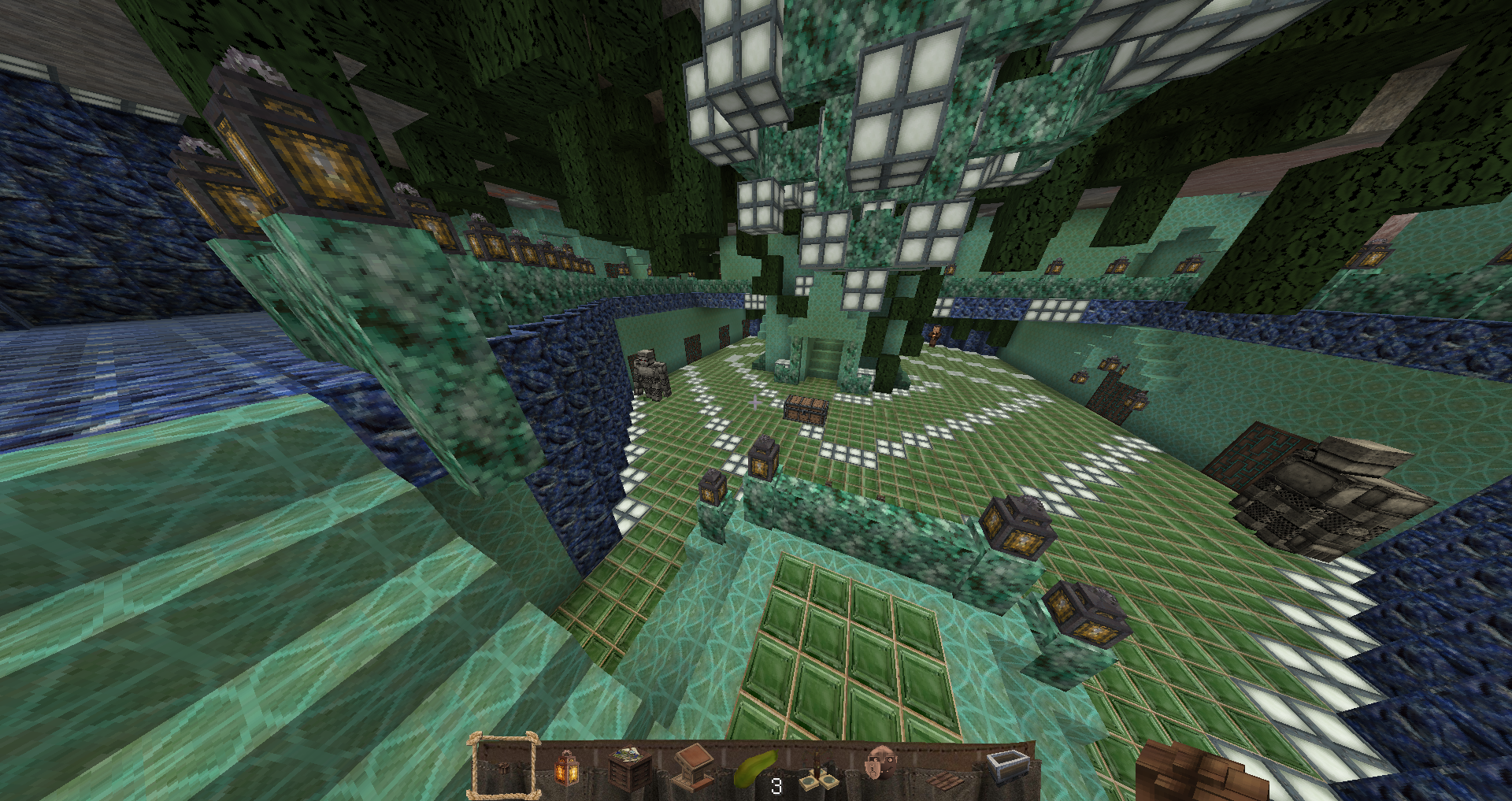The image size is (1512, 801).
Task: Choose the cartography table hotbar slot
Action: (x=629, y=768)
